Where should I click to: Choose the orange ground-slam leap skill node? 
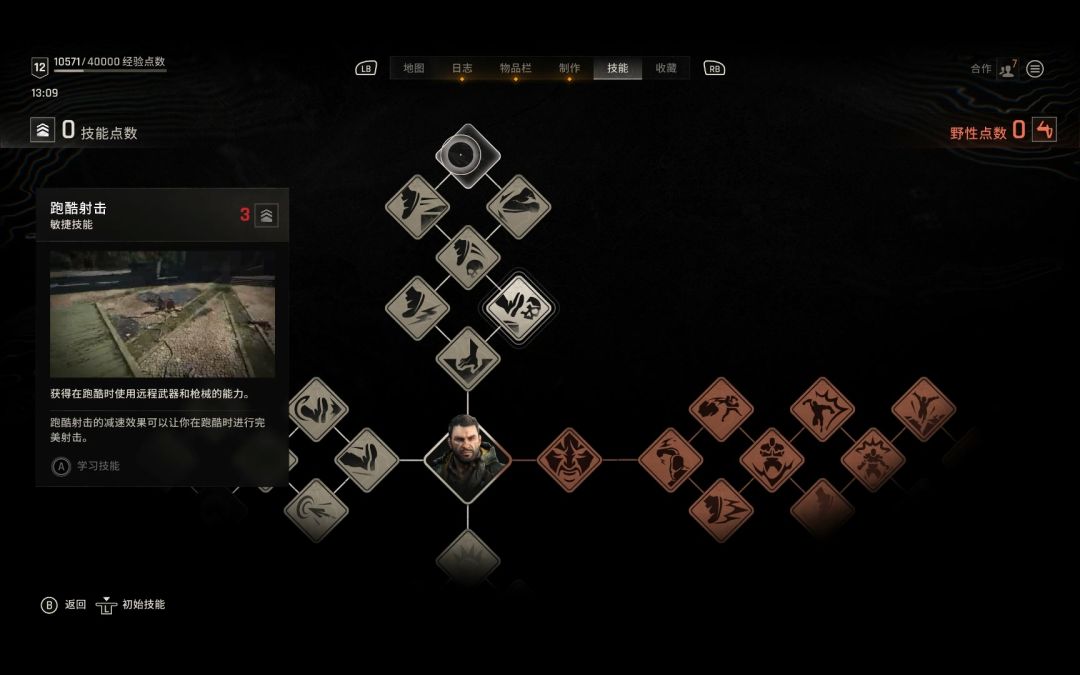923,408
